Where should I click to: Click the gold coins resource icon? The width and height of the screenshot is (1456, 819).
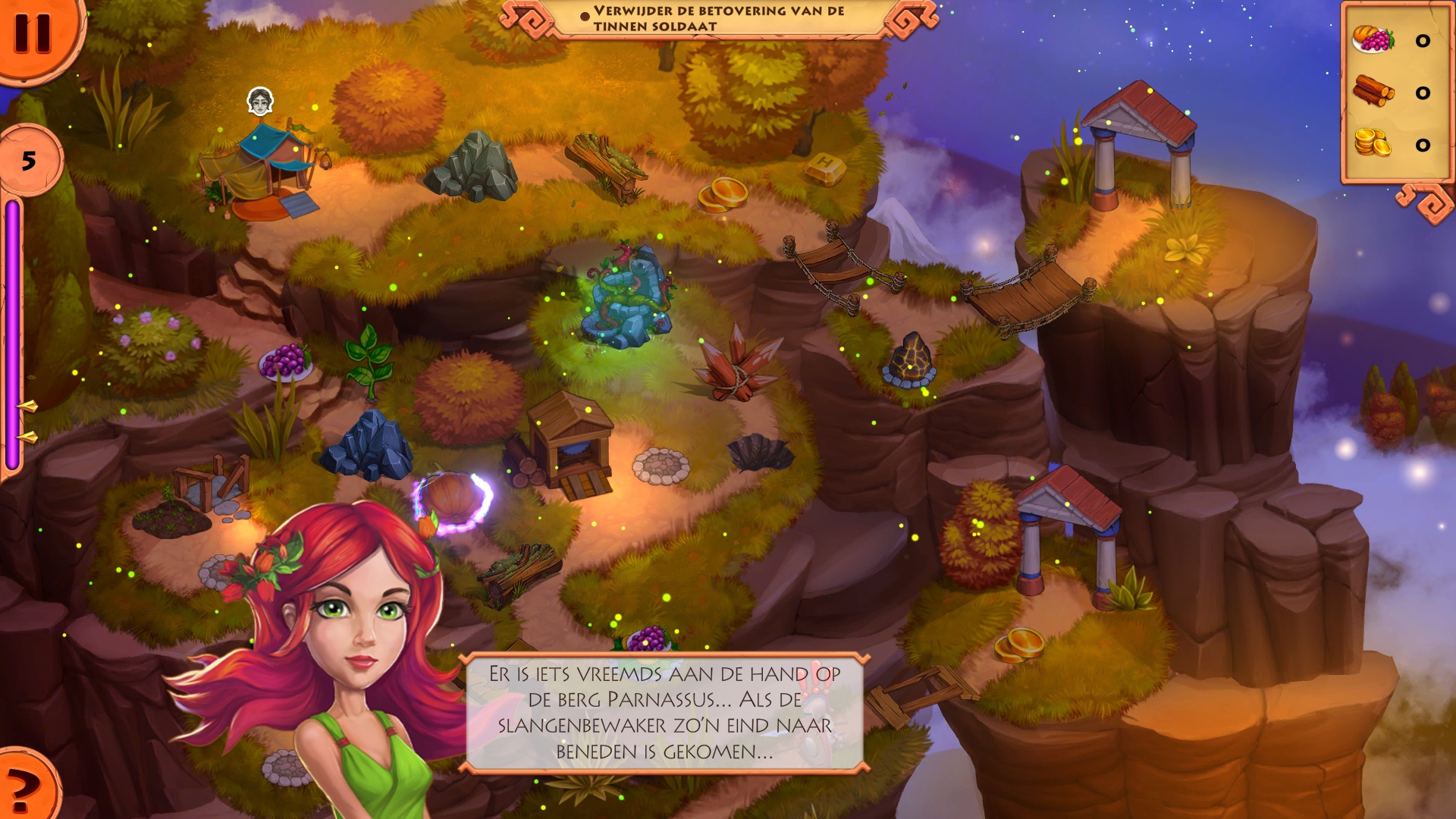(1373, 143)
